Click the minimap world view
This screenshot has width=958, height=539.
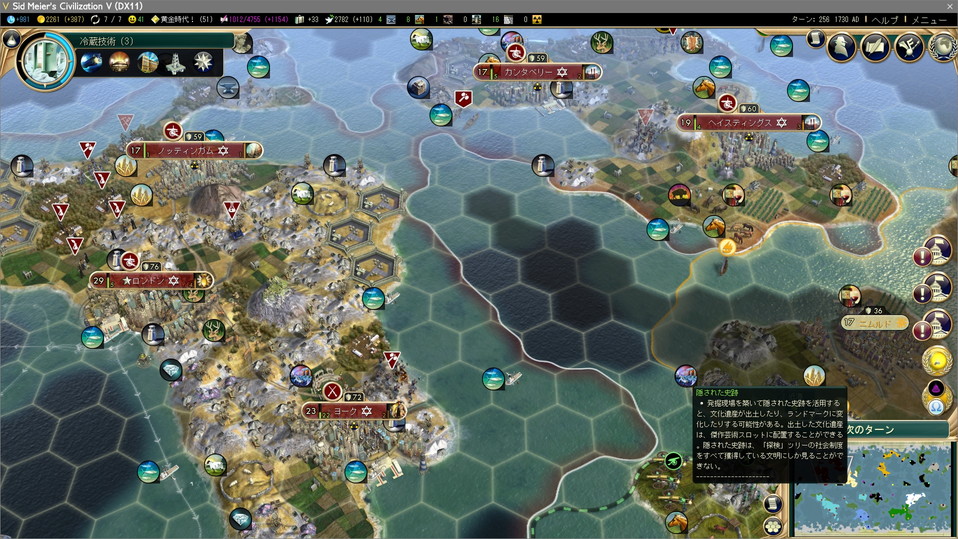tap(880, 488)
